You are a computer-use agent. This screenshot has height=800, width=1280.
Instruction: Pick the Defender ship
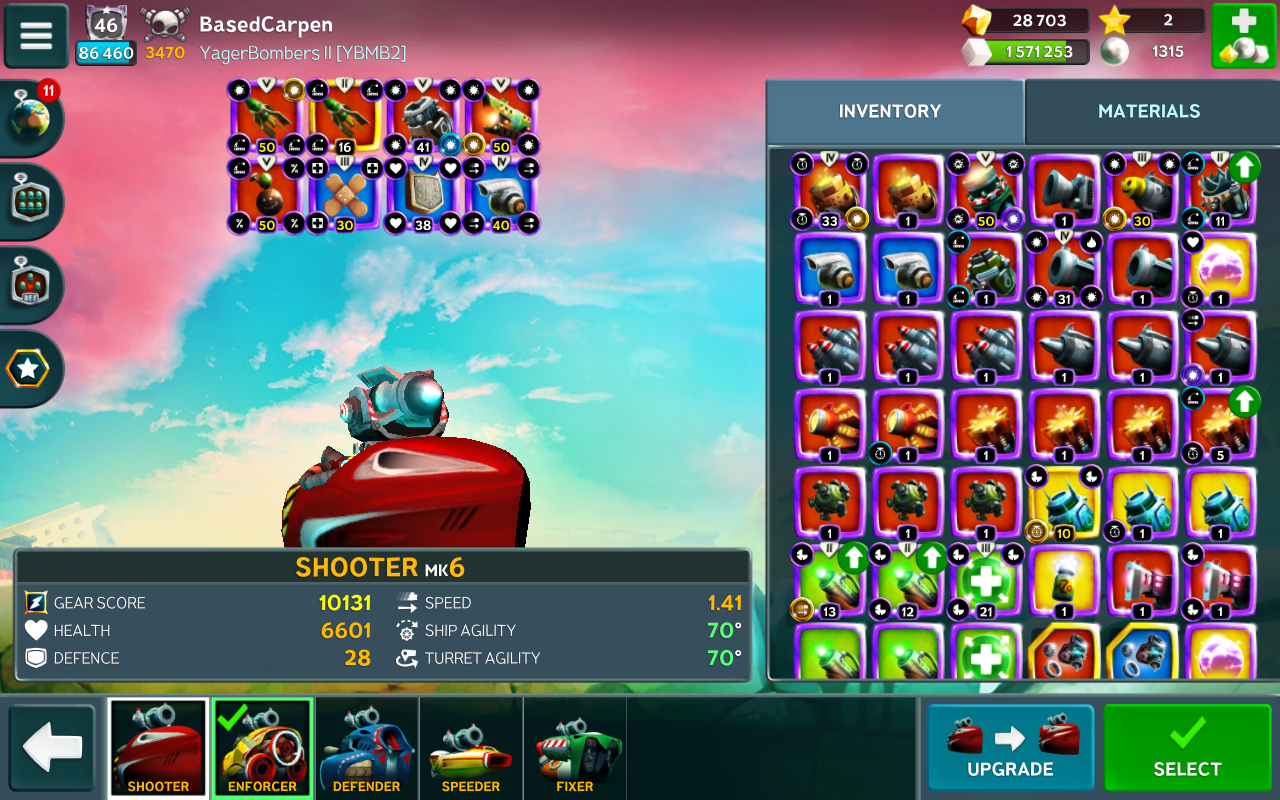coord(366,749)
